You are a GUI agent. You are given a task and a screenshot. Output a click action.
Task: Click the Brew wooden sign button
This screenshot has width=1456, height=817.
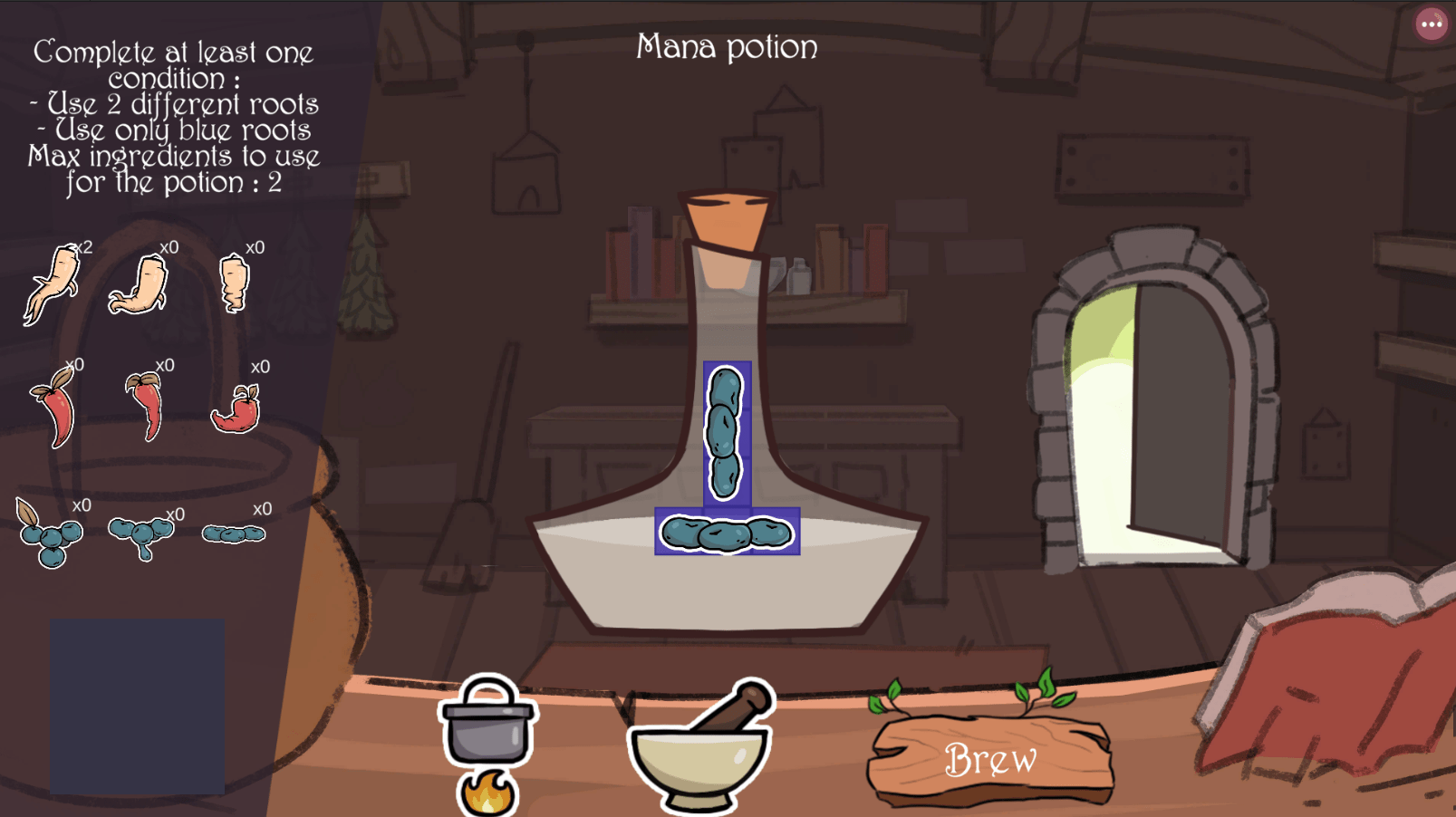pyautogui.click(x=990, y=759)
